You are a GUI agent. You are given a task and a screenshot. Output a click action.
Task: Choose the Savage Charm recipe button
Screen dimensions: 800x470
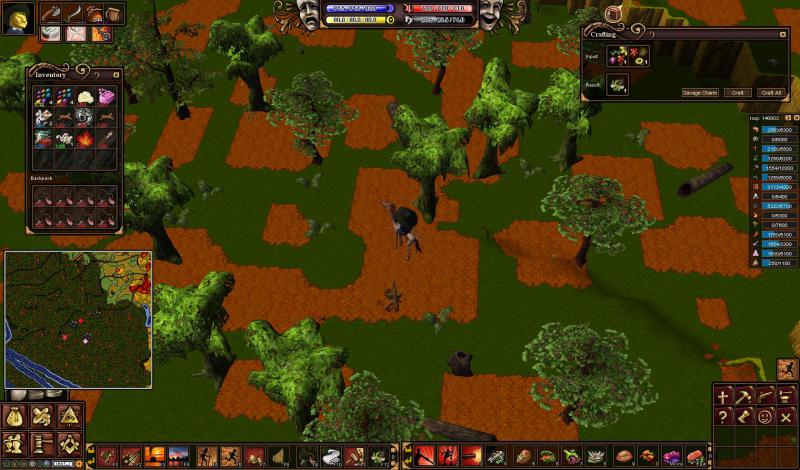click(700, 92)
